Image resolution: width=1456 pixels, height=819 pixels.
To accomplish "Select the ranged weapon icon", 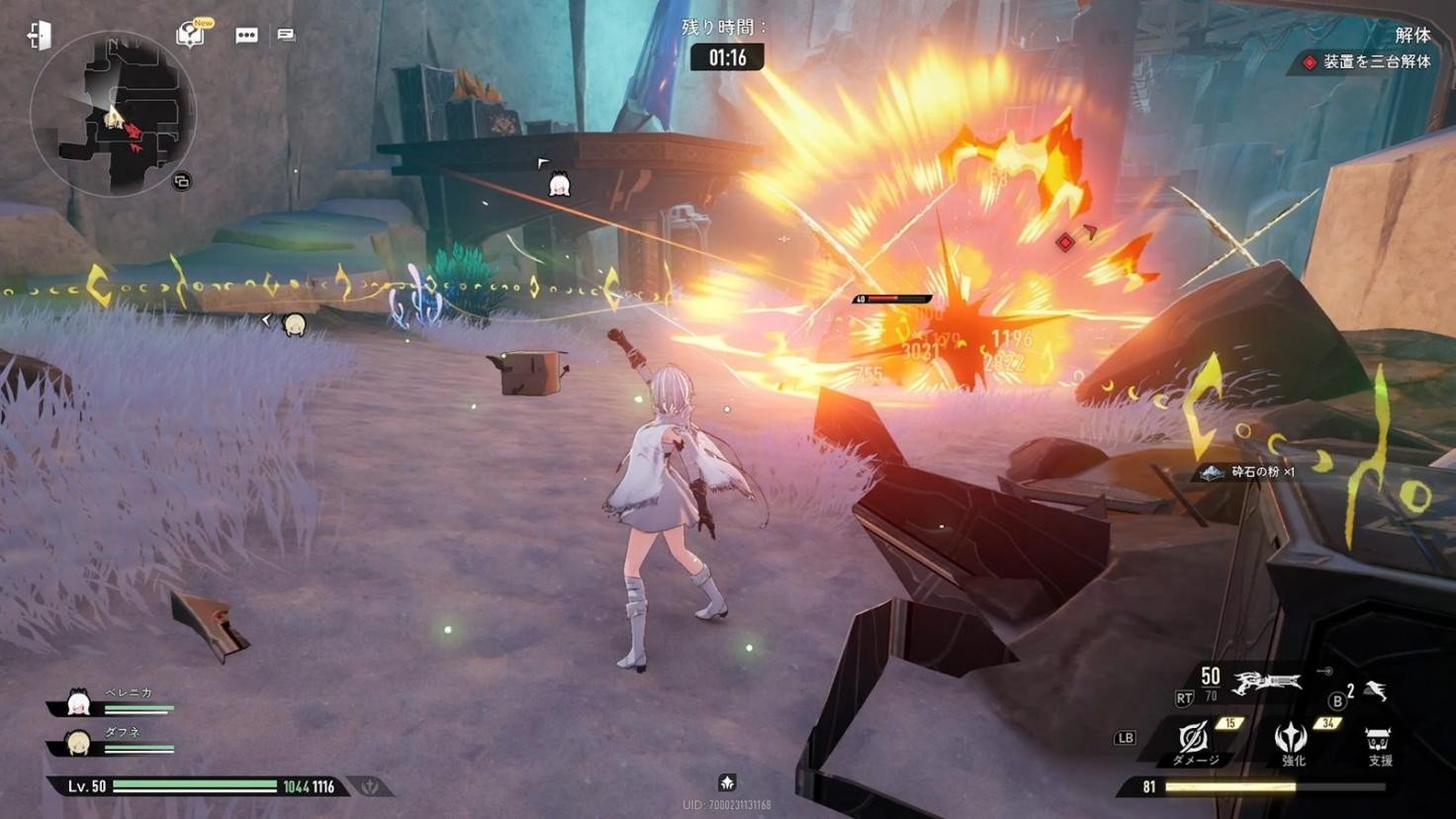I will 1267,682.
